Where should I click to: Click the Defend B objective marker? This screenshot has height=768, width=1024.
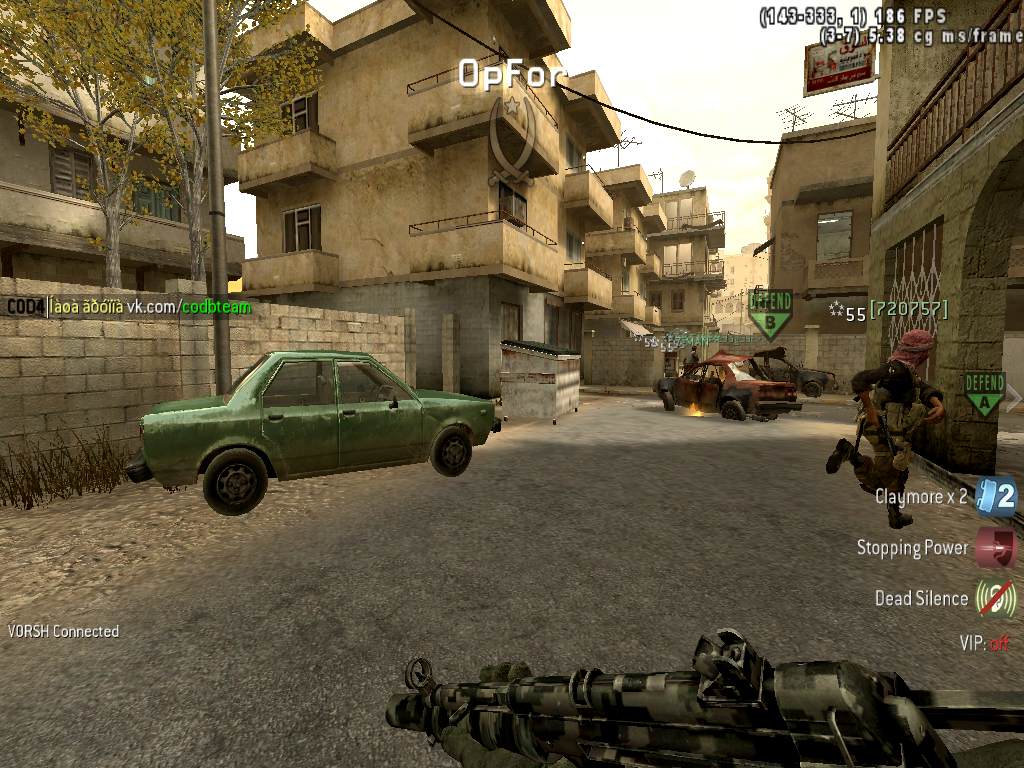click(x=769, y=313)
